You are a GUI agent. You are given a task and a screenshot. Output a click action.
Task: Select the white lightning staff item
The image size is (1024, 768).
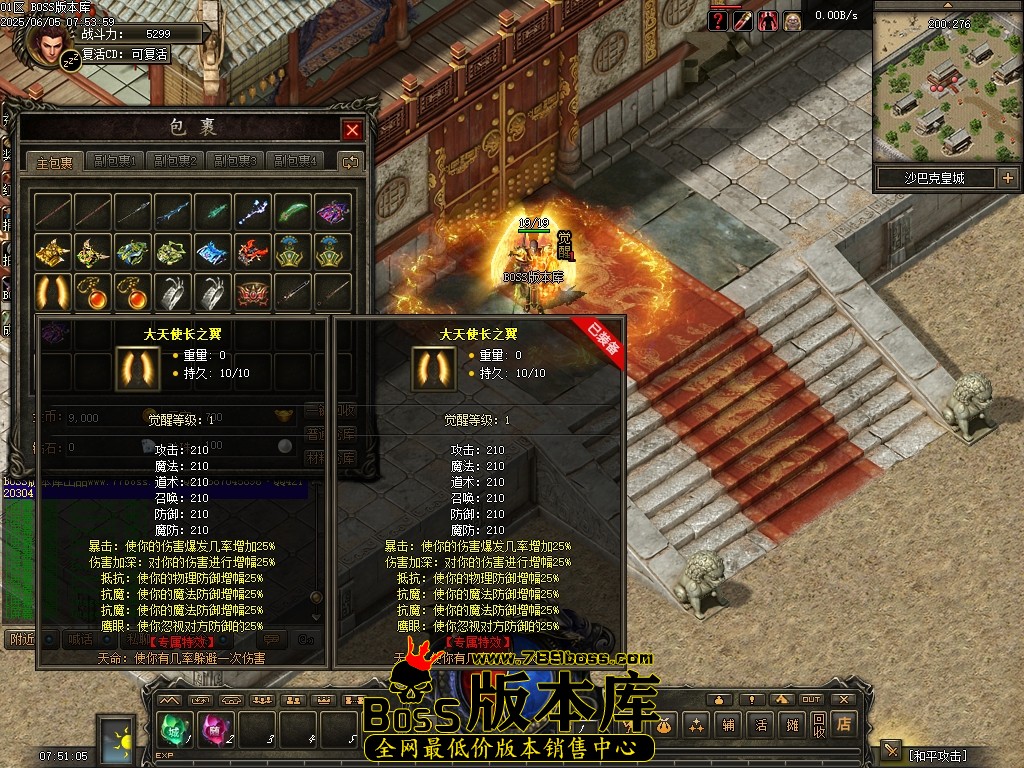[252, 211]
